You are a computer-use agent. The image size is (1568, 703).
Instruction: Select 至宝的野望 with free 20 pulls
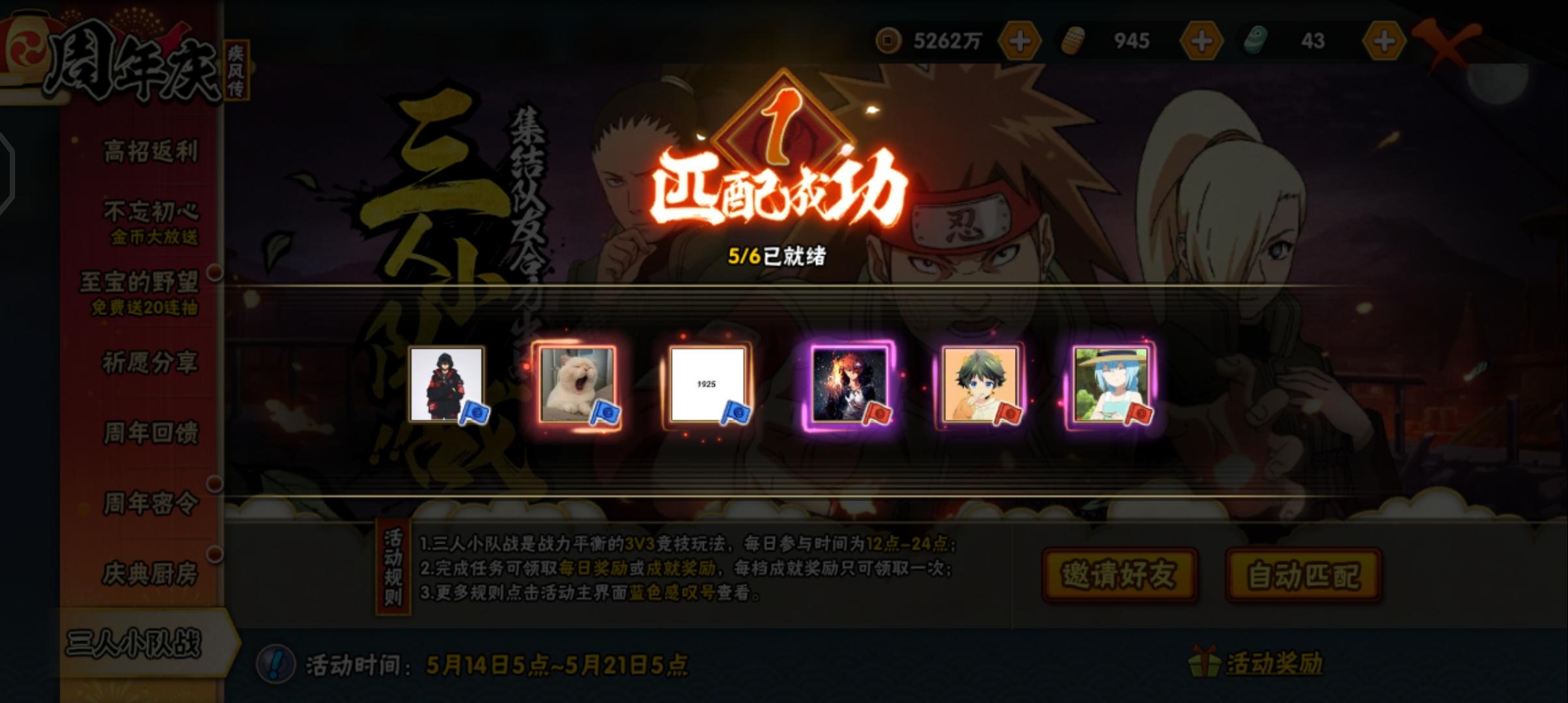[142, 290]
